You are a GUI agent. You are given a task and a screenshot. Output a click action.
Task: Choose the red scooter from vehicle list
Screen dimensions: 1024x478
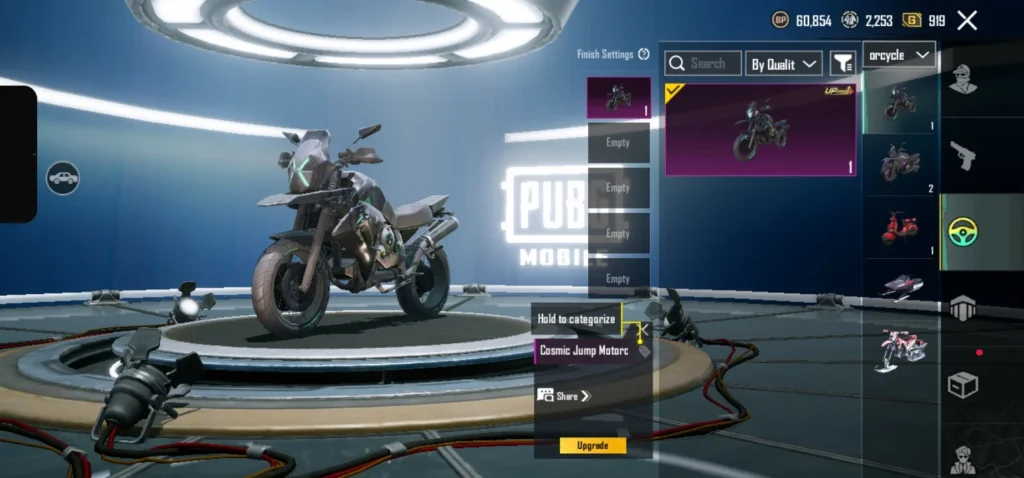900,227
